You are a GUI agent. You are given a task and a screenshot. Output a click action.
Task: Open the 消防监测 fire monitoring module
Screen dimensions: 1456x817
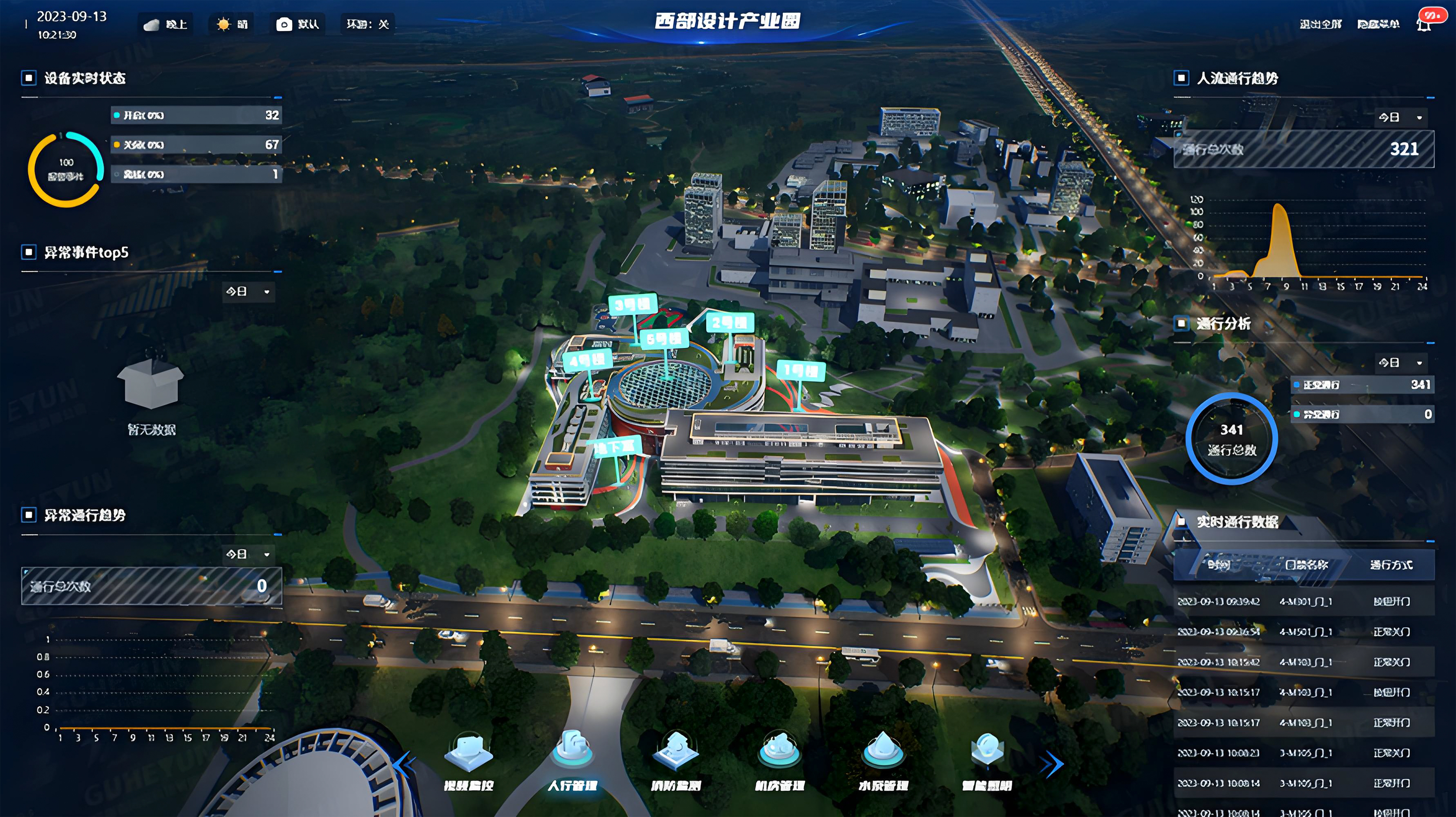click(x=676, y=757)
